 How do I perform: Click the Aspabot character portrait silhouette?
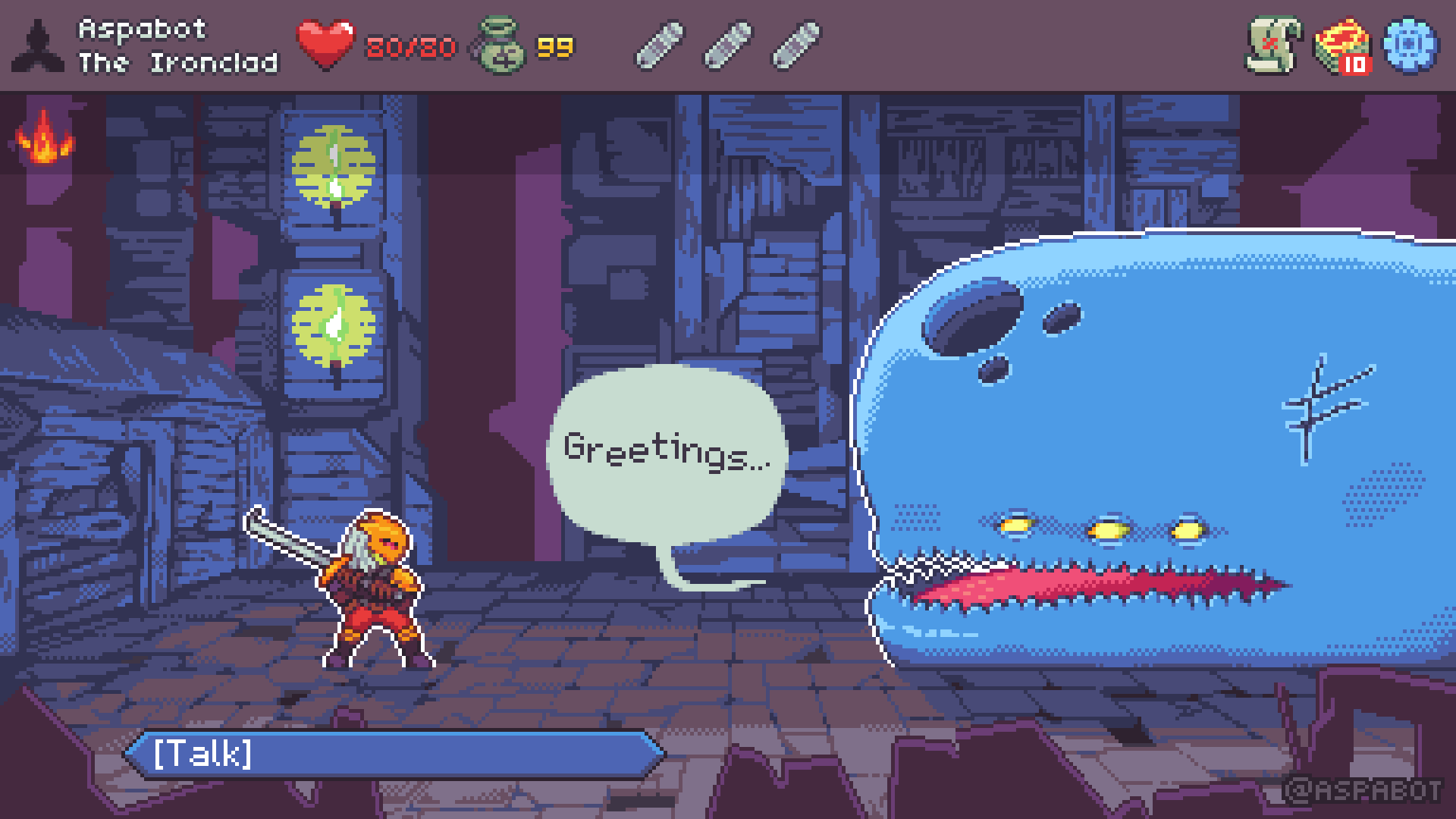click(39, 45)
